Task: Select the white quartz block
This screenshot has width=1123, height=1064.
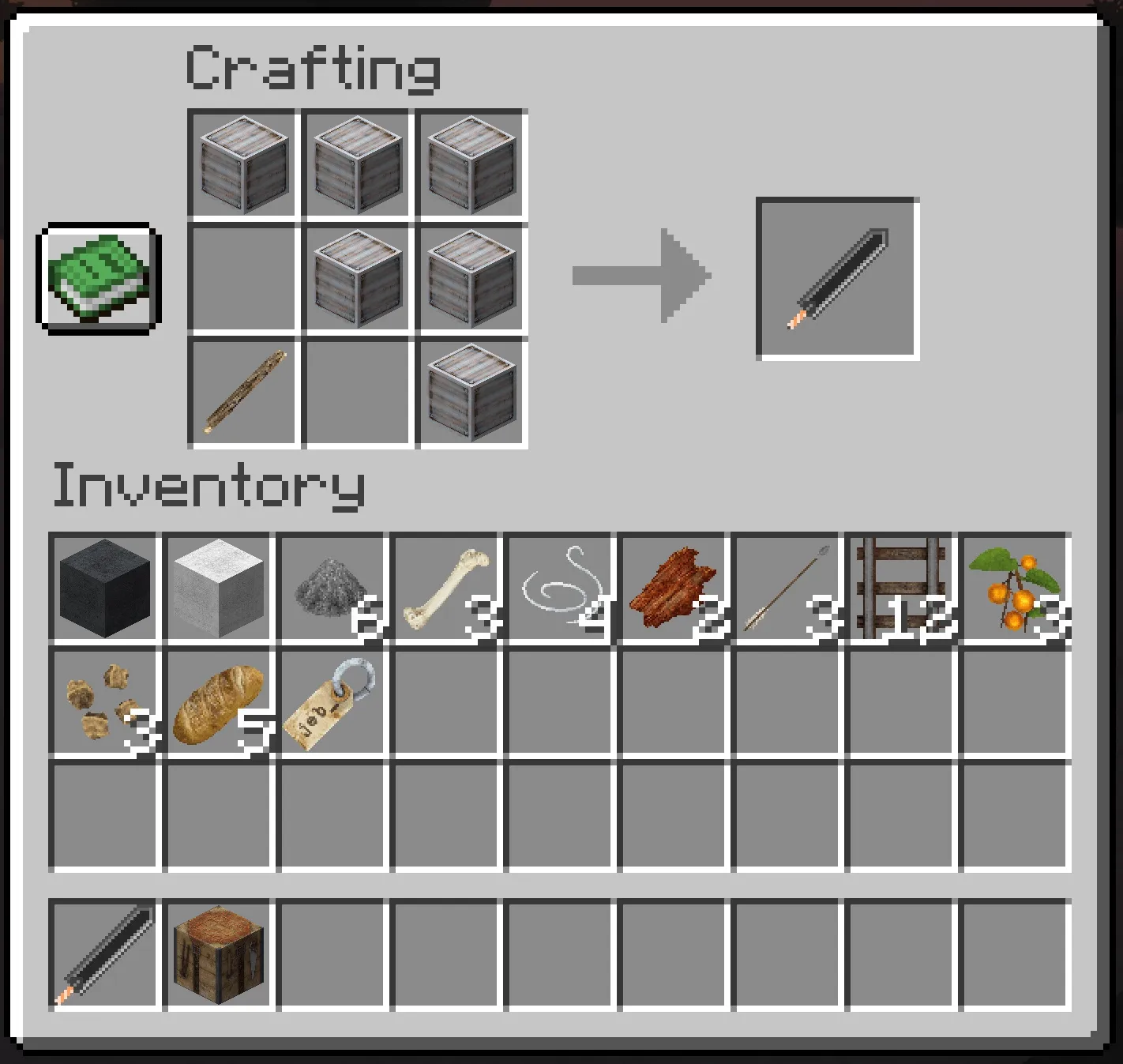Action: 219,587
